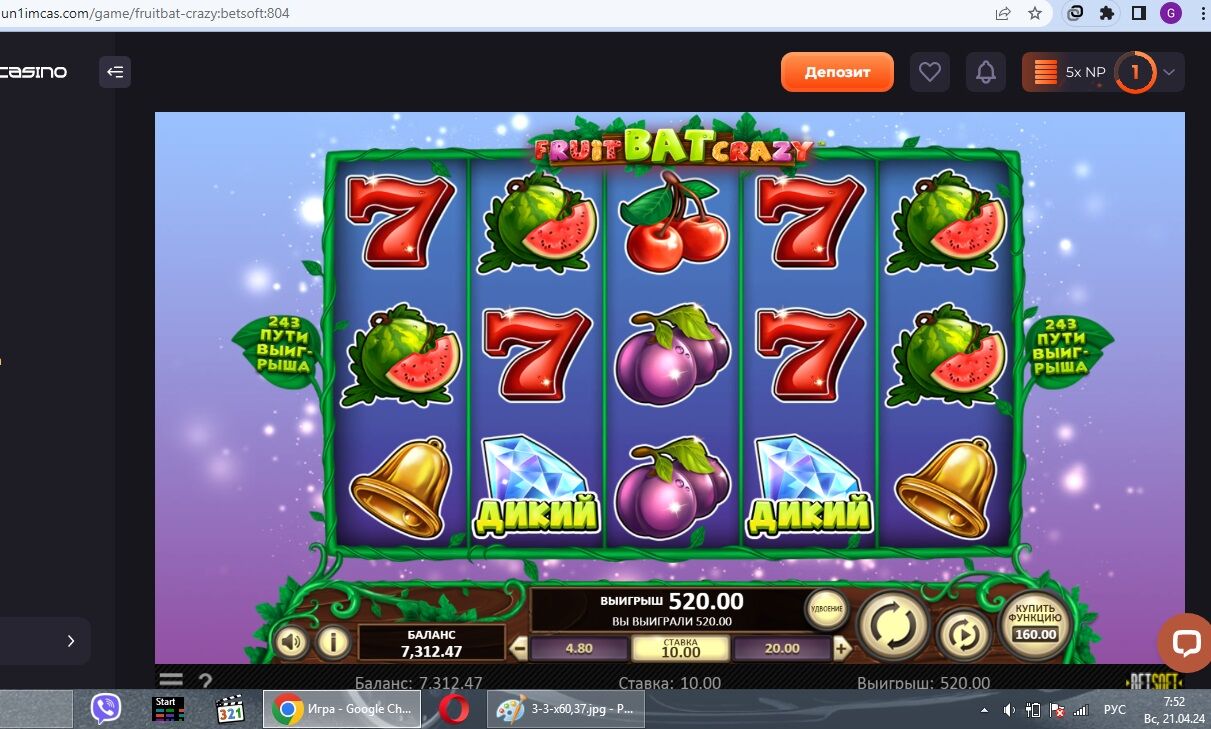Screen dimensions: 1211x729
Task: Open the paytable info button
Action: pyautogui.click(x=333, y=642)
